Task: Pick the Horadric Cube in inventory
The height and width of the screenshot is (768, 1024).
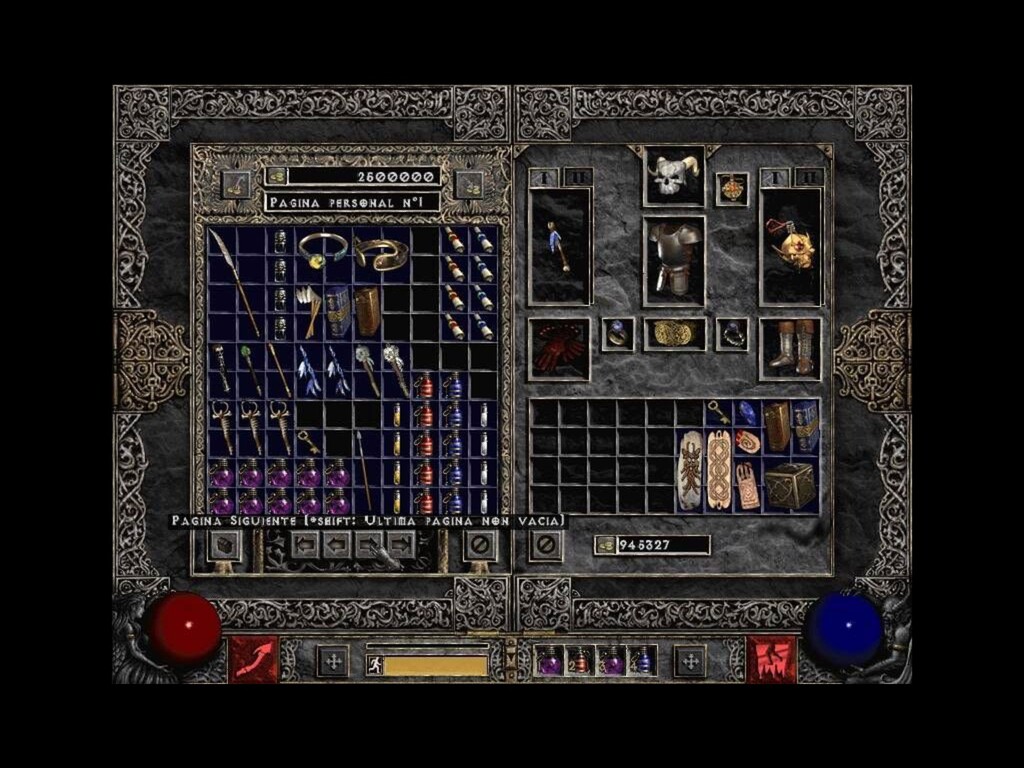Action: click(x=790, y=486)
